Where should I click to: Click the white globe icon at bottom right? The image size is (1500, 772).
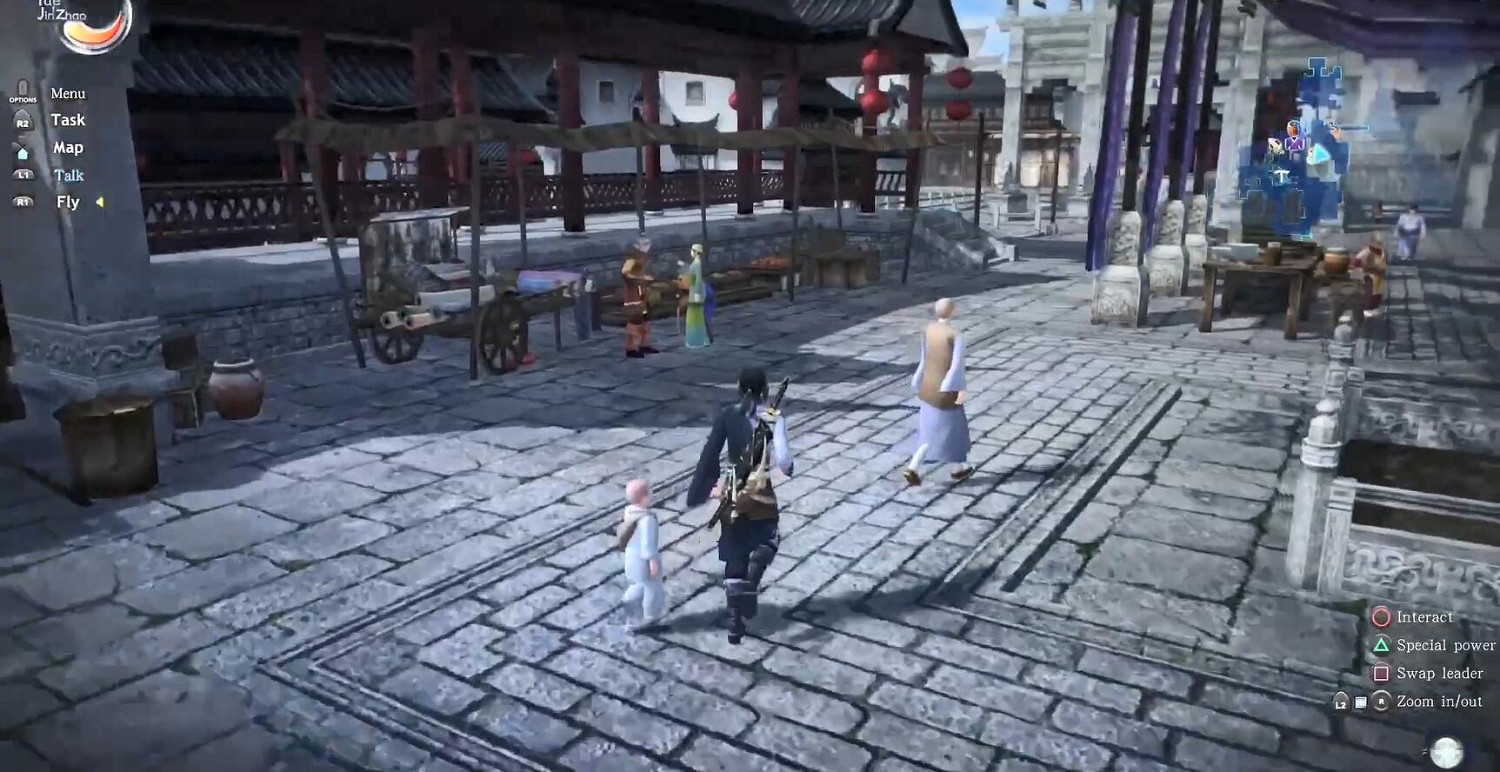(x=1445, y=750)
